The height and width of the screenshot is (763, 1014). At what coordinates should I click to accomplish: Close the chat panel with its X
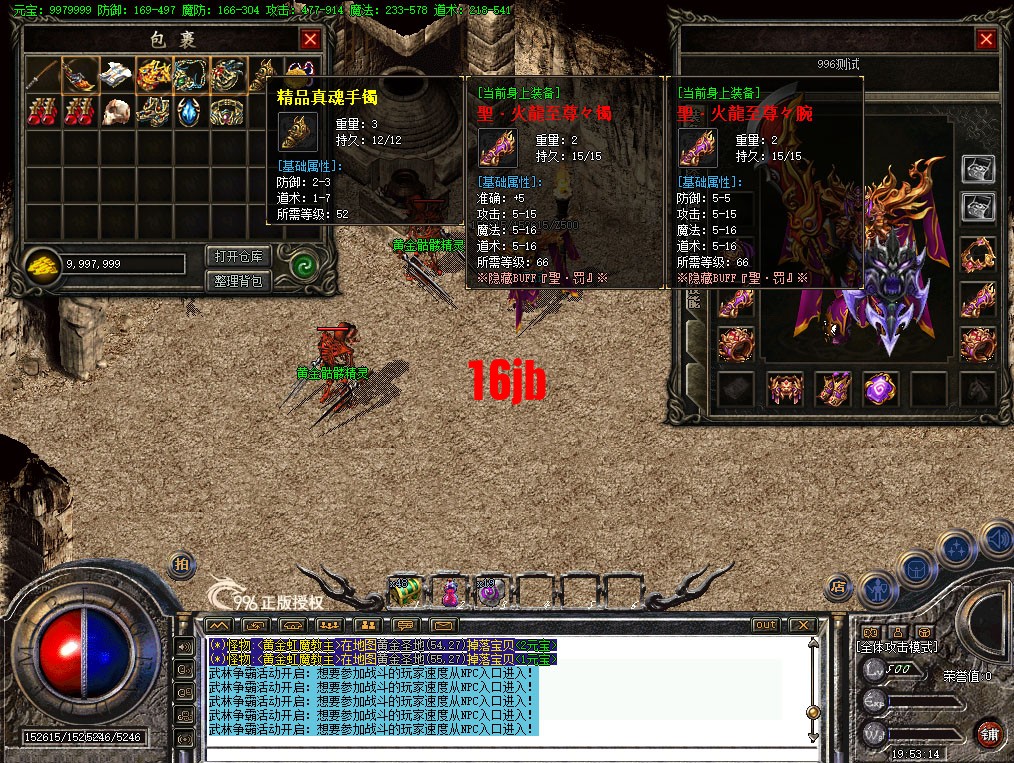802,625
